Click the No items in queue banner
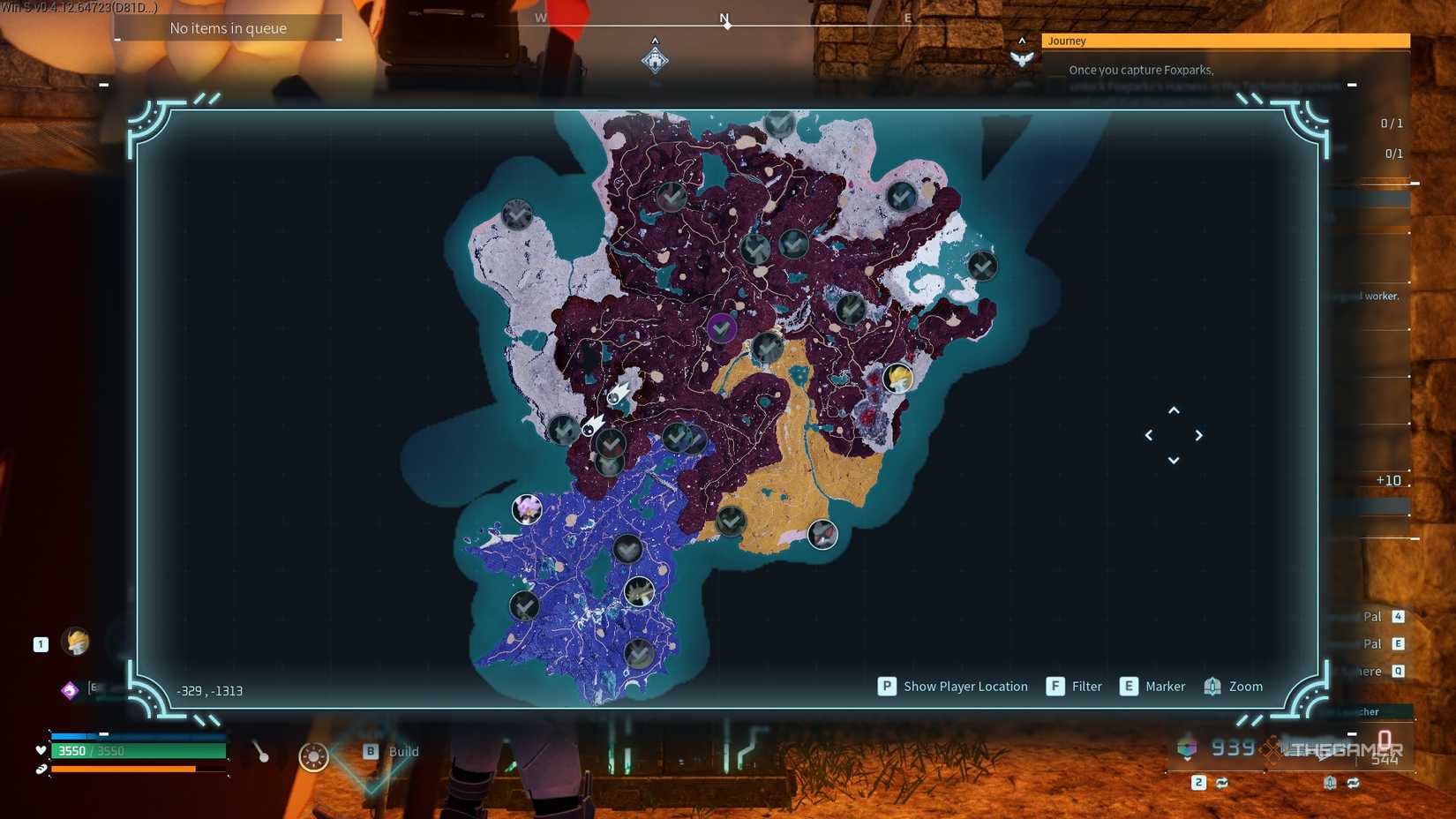Screen dimensions: 1456x819 coord(228,27)
